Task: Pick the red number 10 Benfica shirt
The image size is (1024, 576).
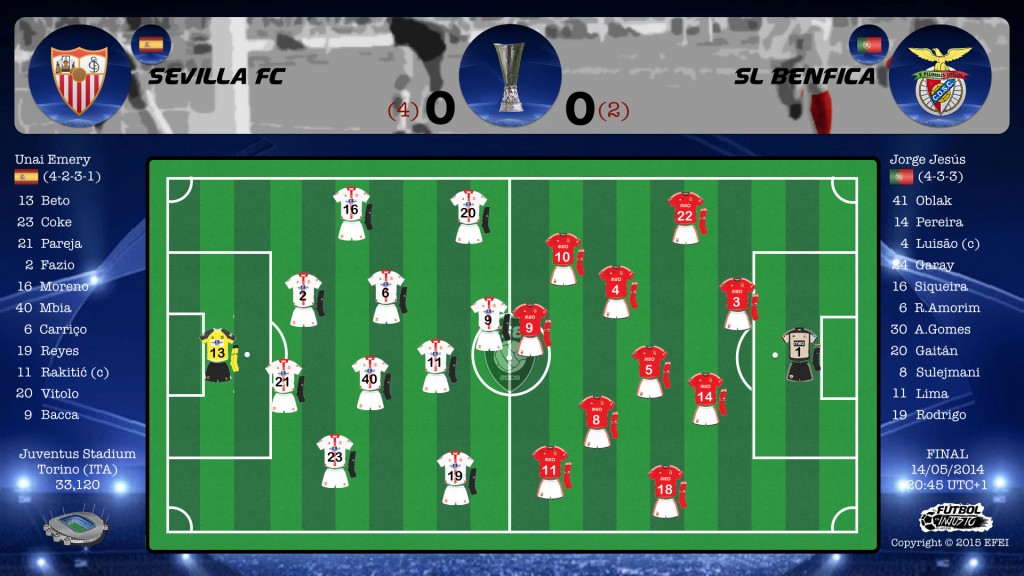Action: click(x=562, y=258)
